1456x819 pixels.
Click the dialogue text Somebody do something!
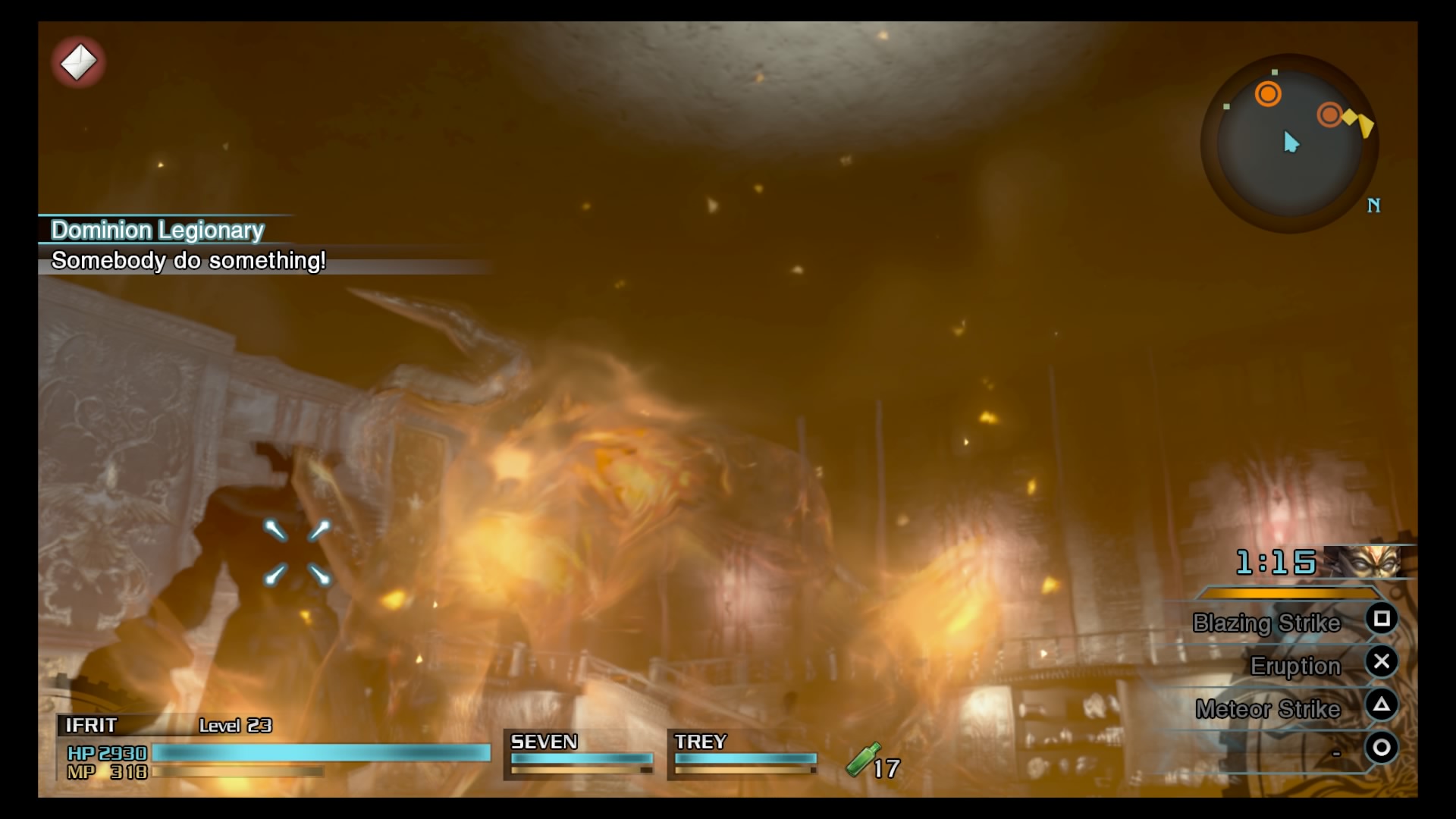pos(188,262)
